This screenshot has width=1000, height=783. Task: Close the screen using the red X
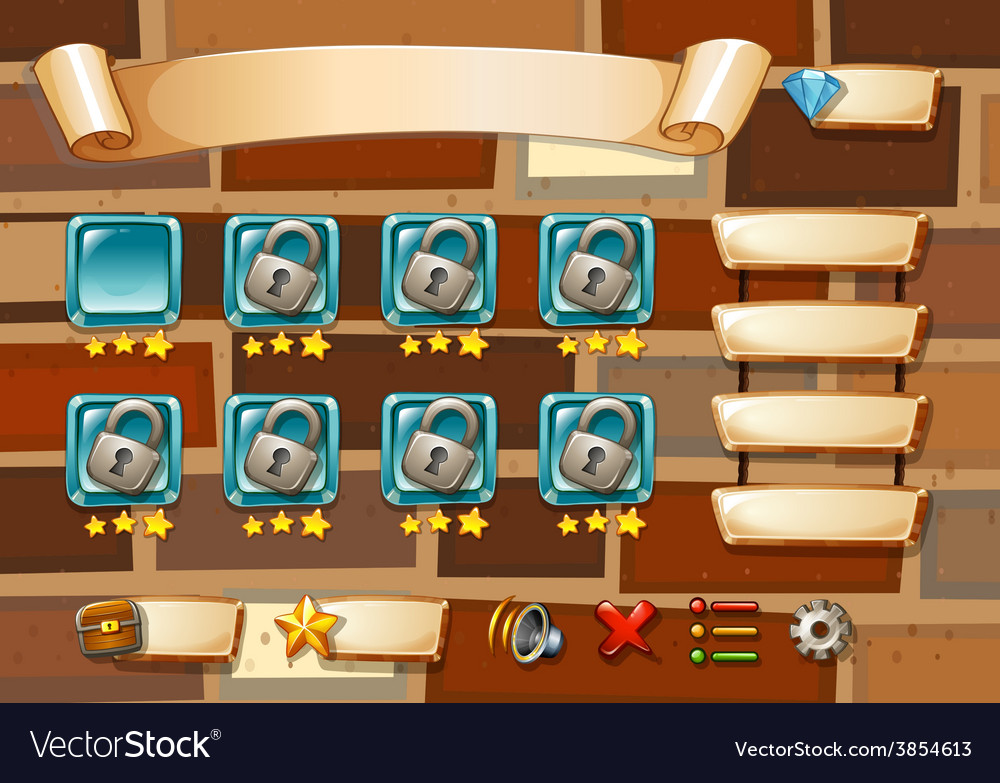coord(625,627)
